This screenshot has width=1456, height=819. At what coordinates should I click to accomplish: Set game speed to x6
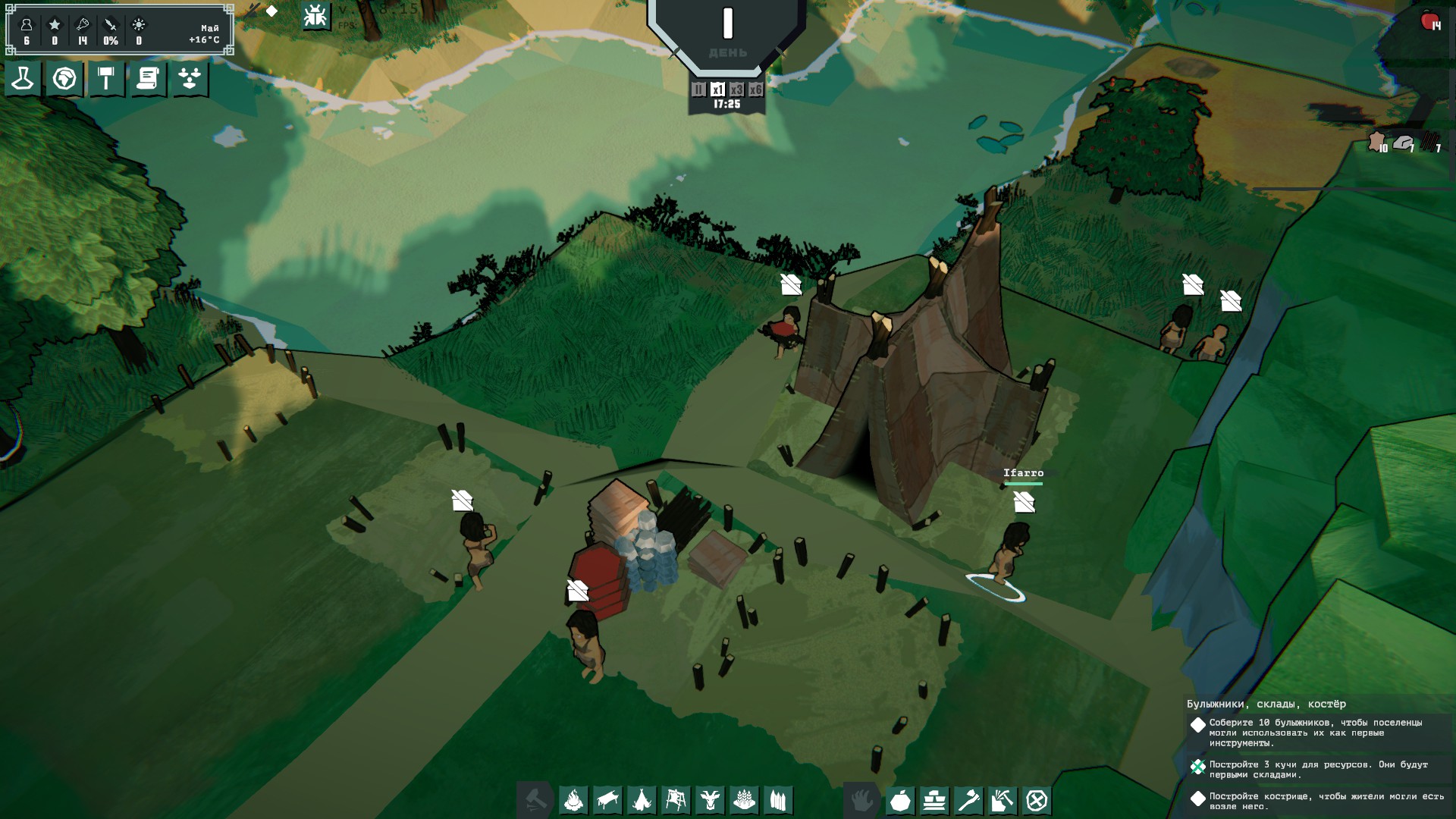click(755, 89)
